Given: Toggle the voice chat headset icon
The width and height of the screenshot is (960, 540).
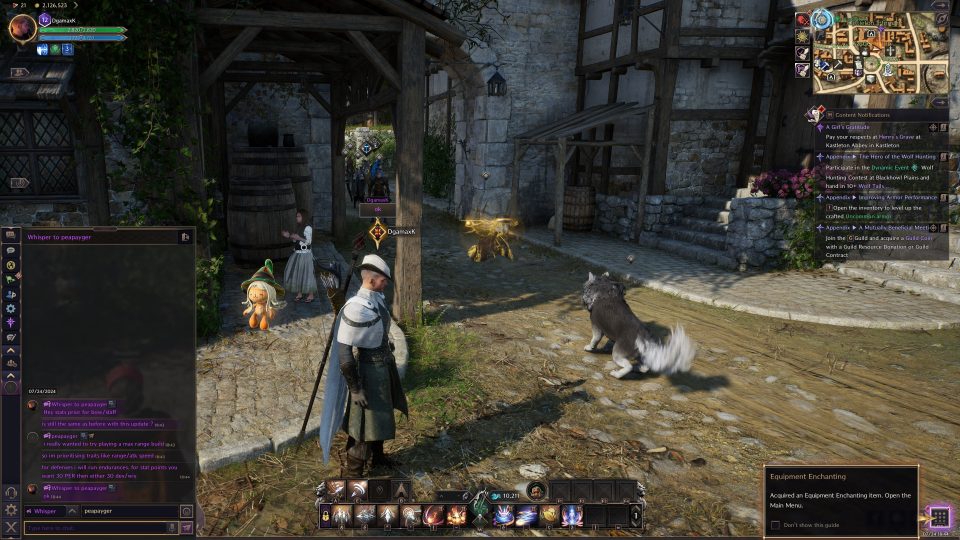Looking at the screenshot, I should click(x=11, y=493).
